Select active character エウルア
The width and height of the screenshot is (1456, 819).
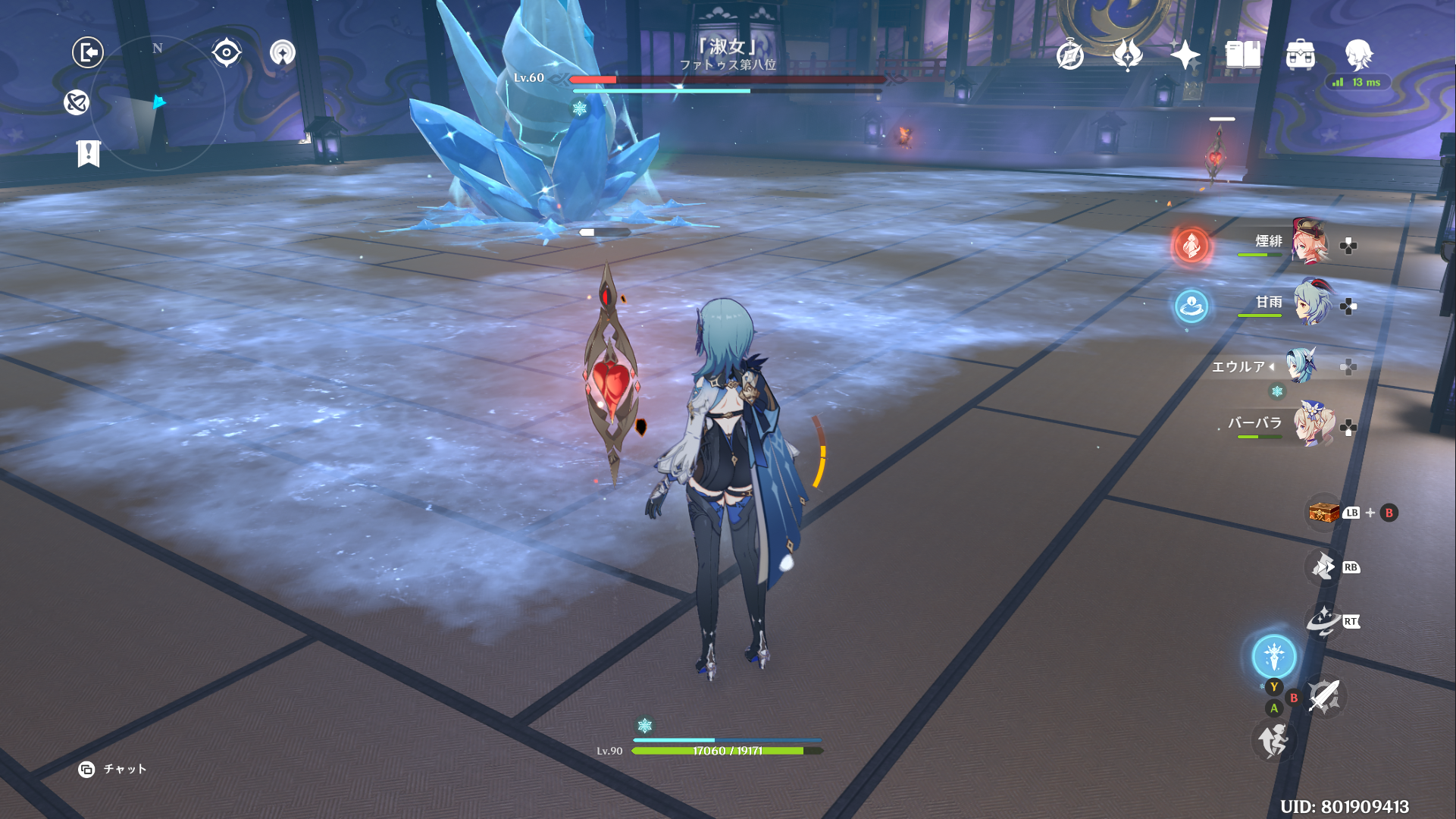pos(1301,366)
